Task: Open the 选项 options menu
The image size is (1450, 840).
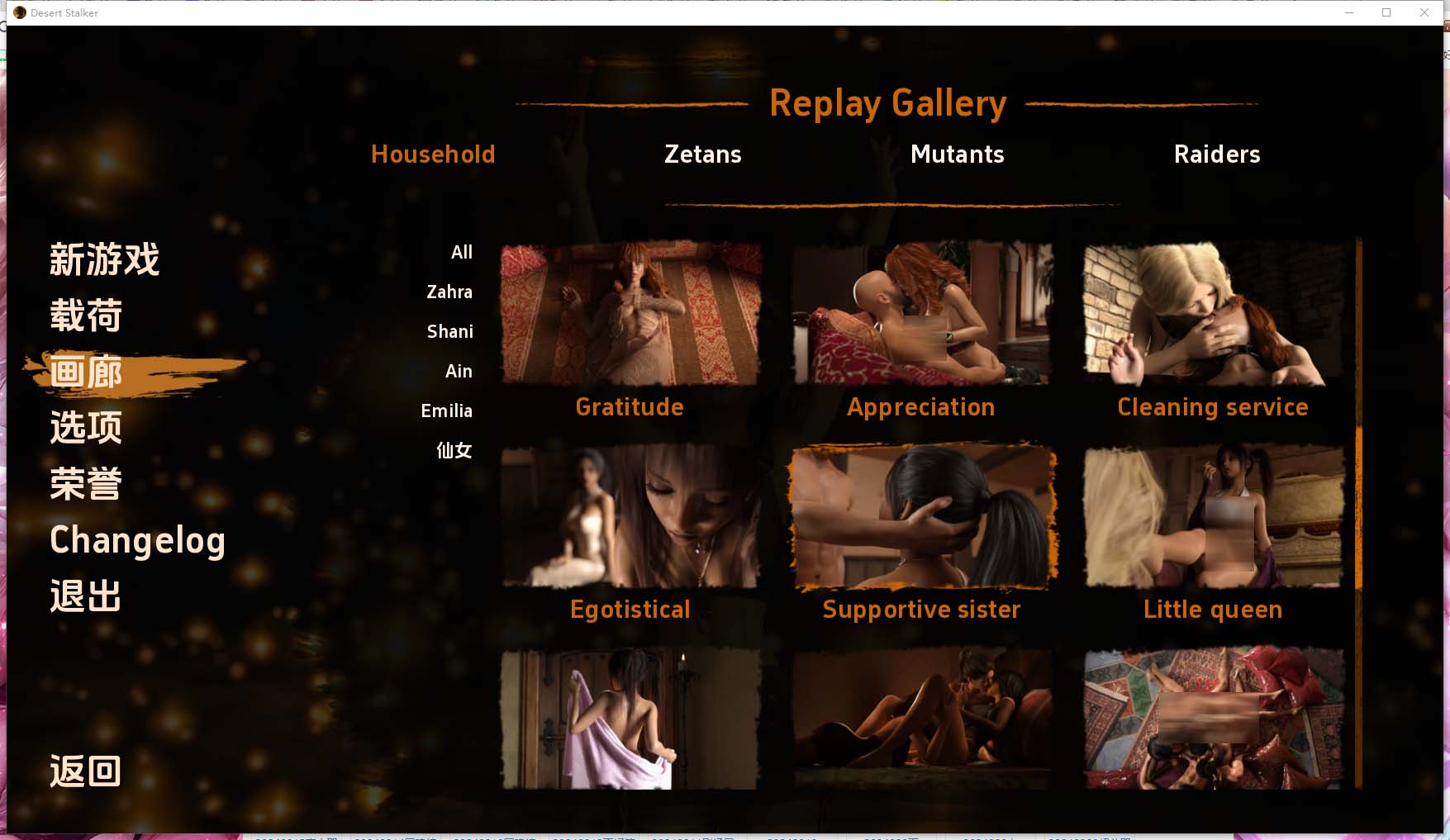Action: click(x=86, y=428)
